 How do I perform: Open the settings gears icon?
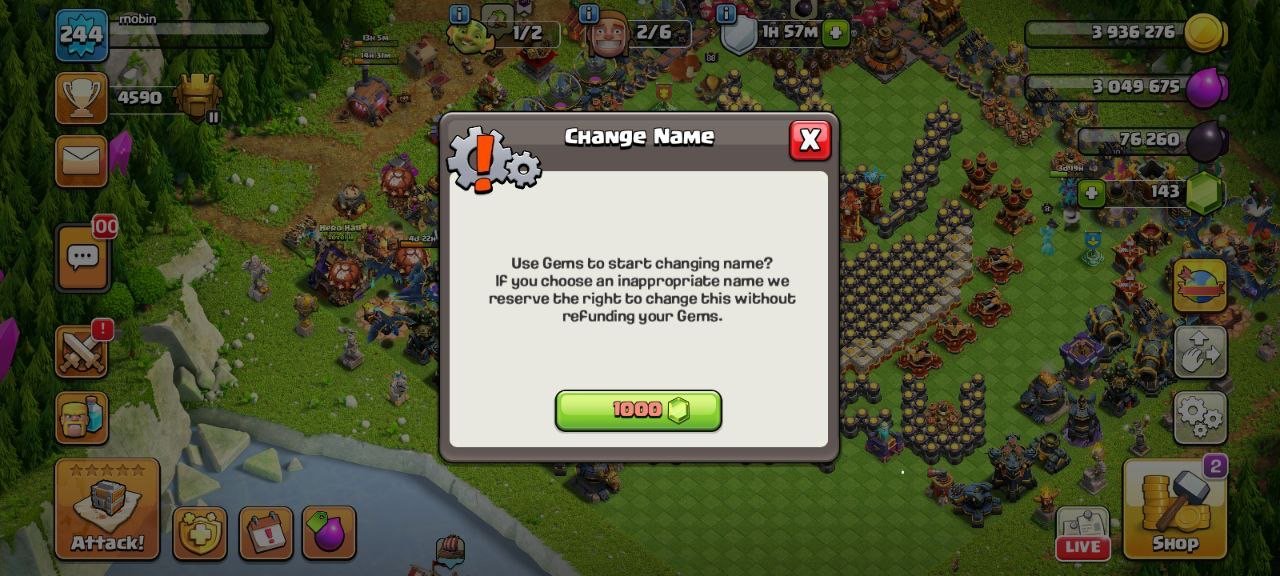[x=1200, y=418]
